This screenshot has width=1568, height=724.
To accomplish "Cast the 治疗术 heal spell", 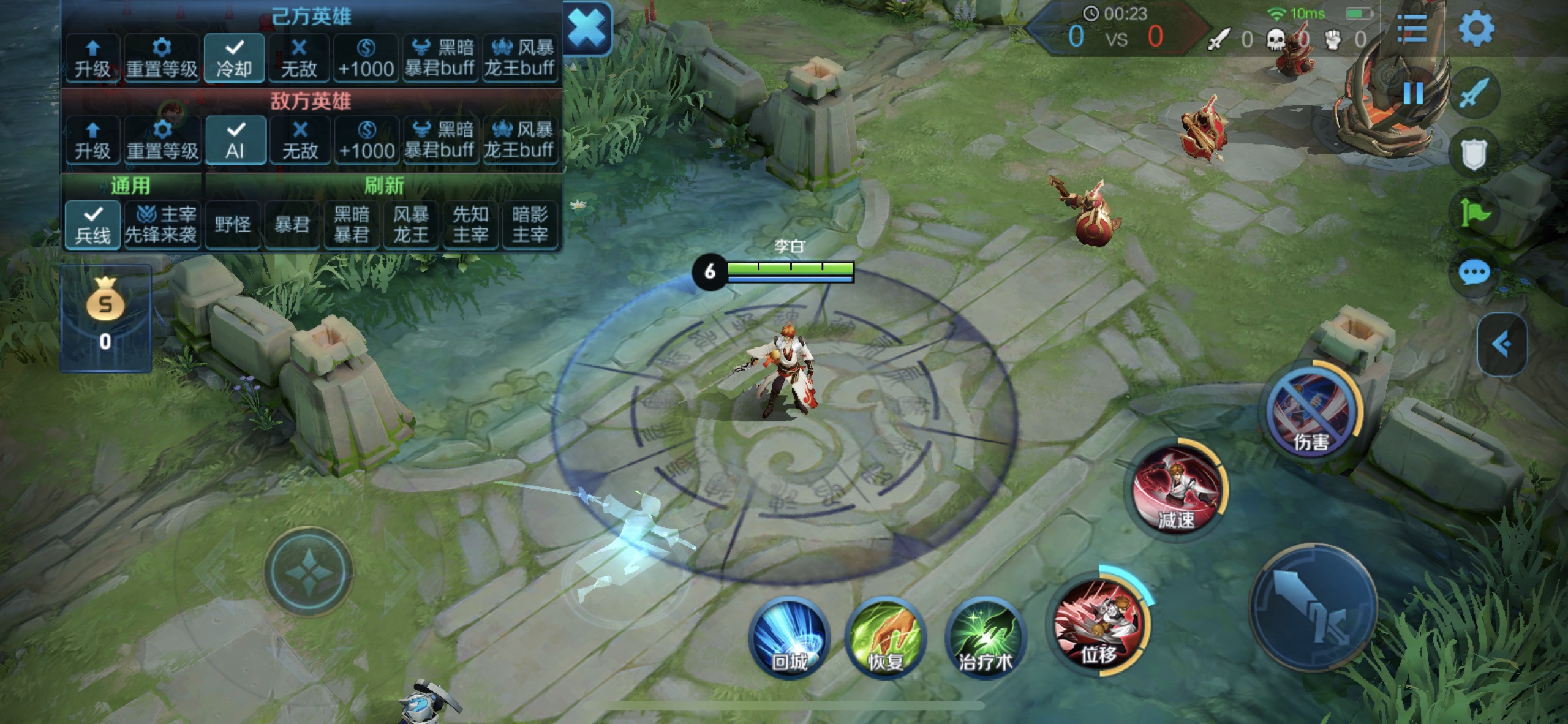I will coord(984,637).
